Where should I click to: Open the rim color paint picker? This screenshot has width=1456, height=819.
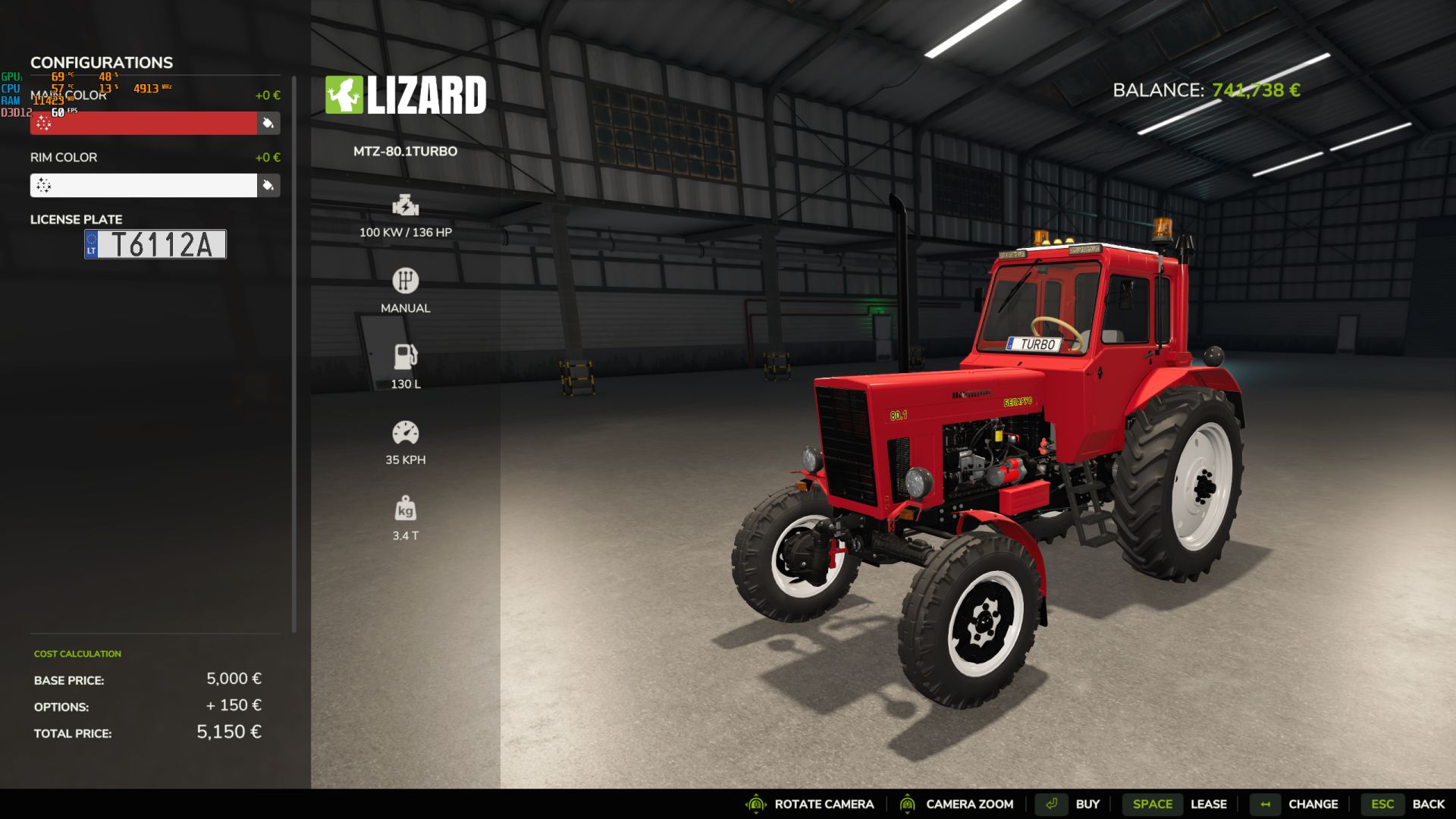point(268,185)
